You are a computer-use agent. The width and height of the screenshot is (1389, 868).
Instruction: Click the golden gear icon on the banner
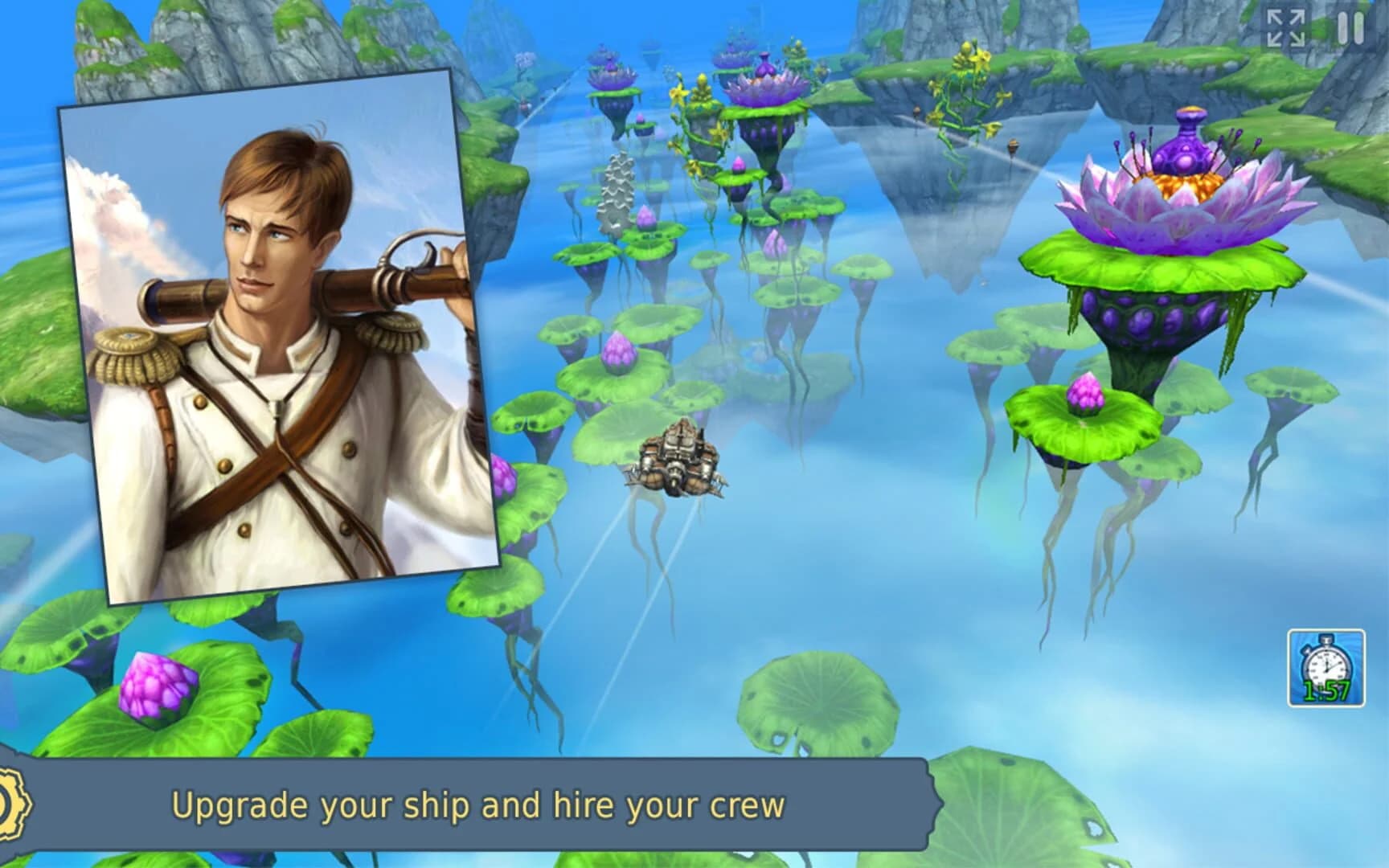[6, 805]
